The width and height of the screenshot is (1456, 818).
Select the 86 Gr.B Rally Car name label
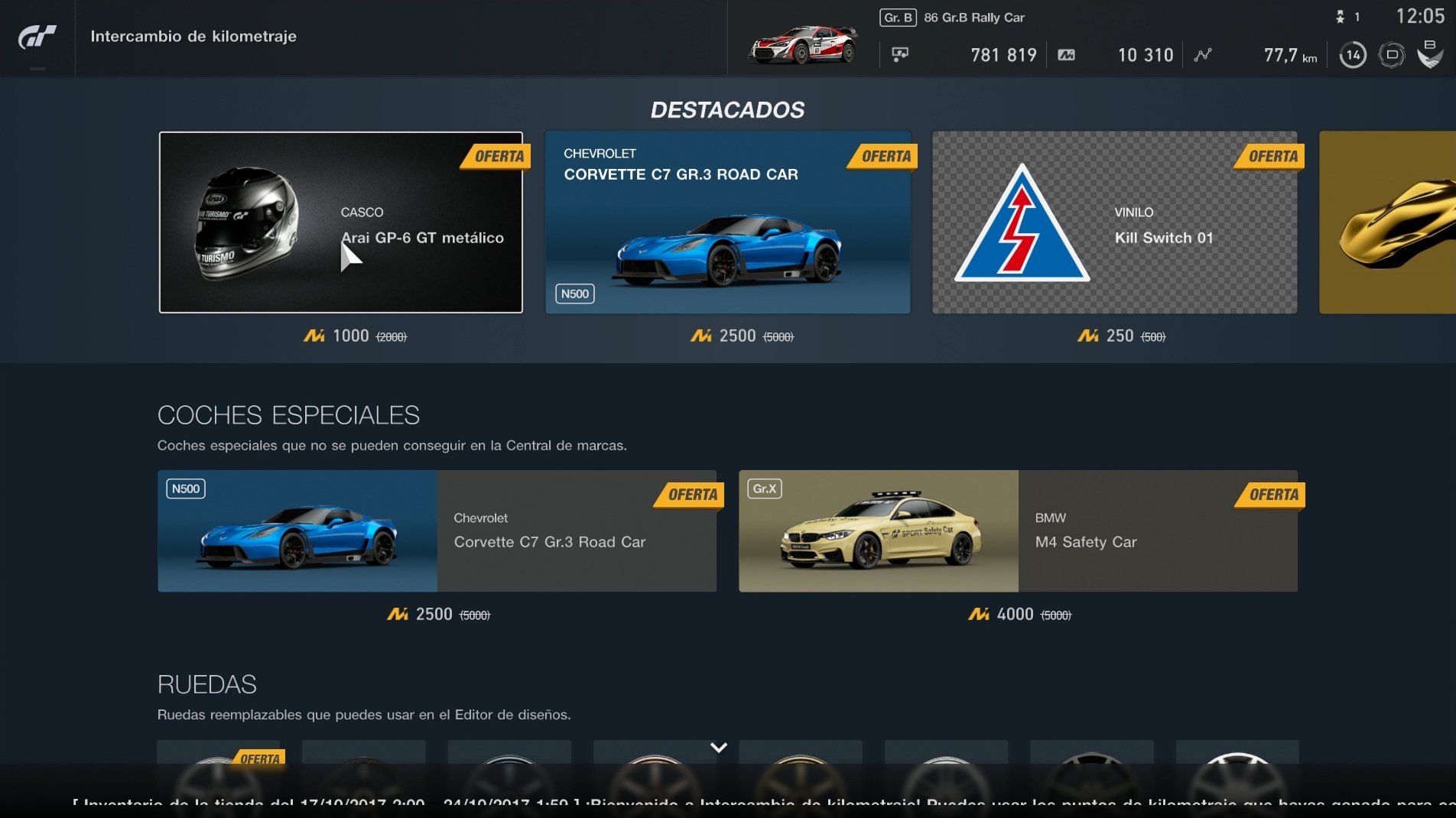pyautogui.click(x=975, y=16)
